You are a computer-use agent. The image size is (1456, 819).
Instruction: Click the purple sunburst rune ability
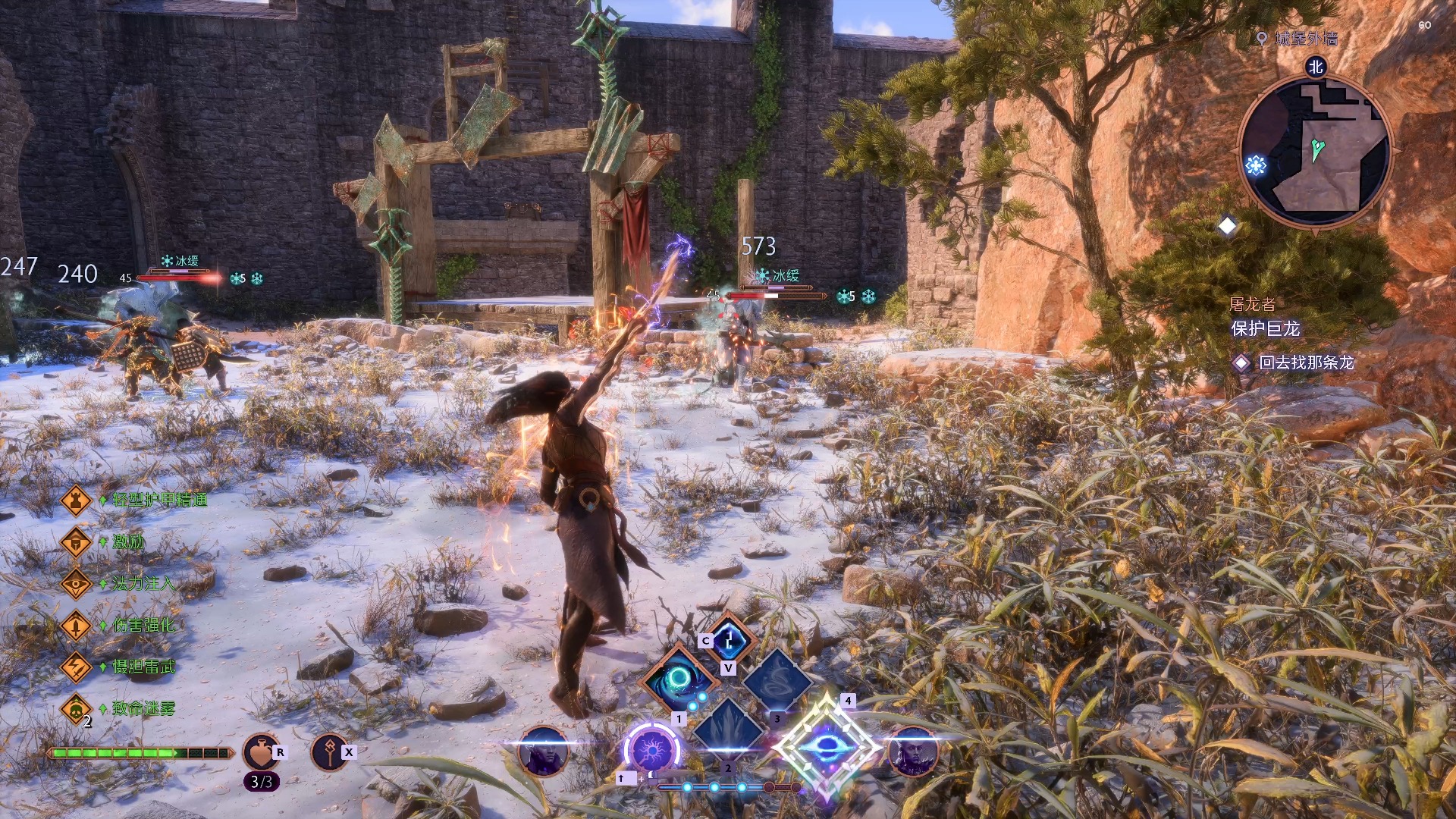(651, 751)
